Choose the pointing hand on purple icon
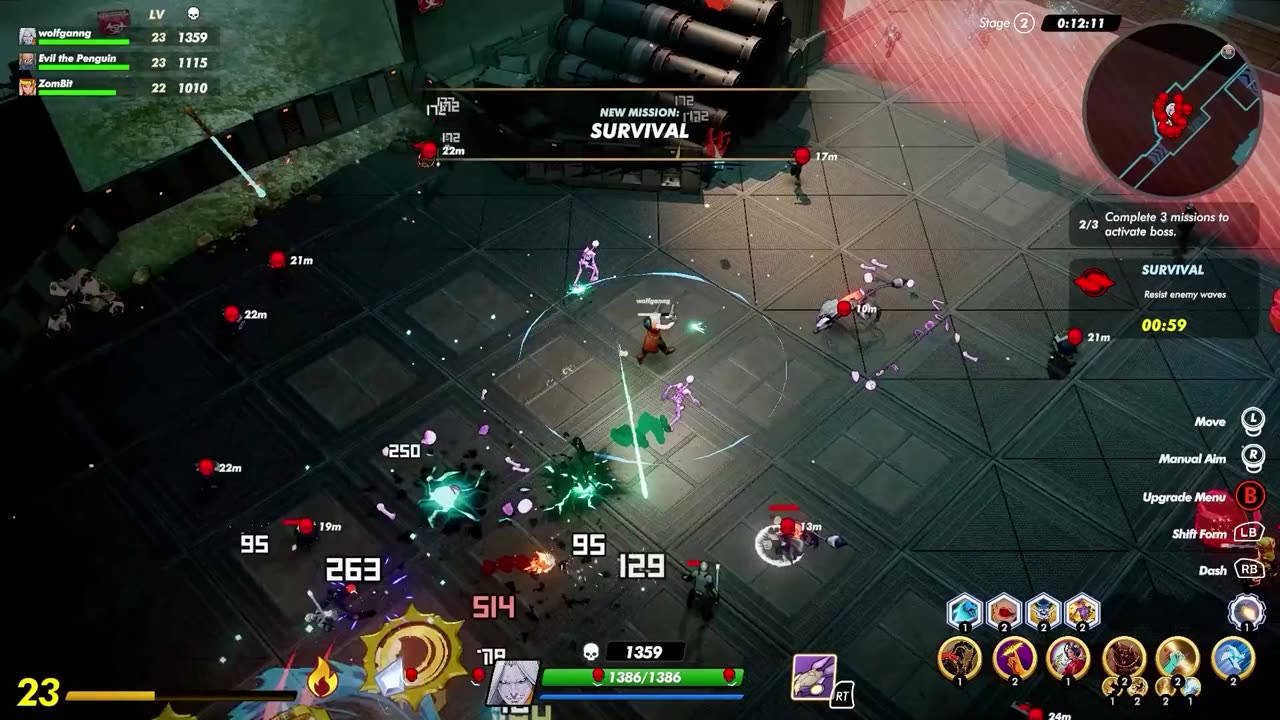This screenshot has width=1280, height=720. click(x=1014, y=658)
